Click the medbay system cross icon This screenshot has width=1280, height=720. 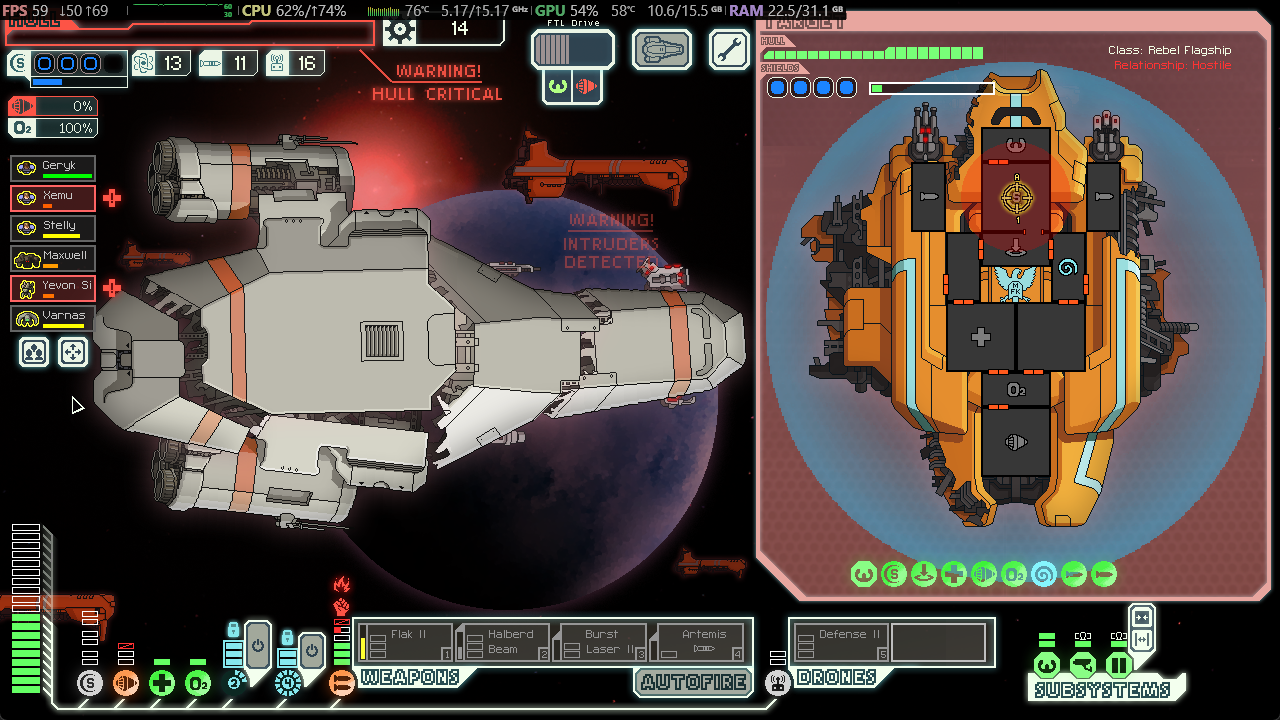click(x=162, y=684)
